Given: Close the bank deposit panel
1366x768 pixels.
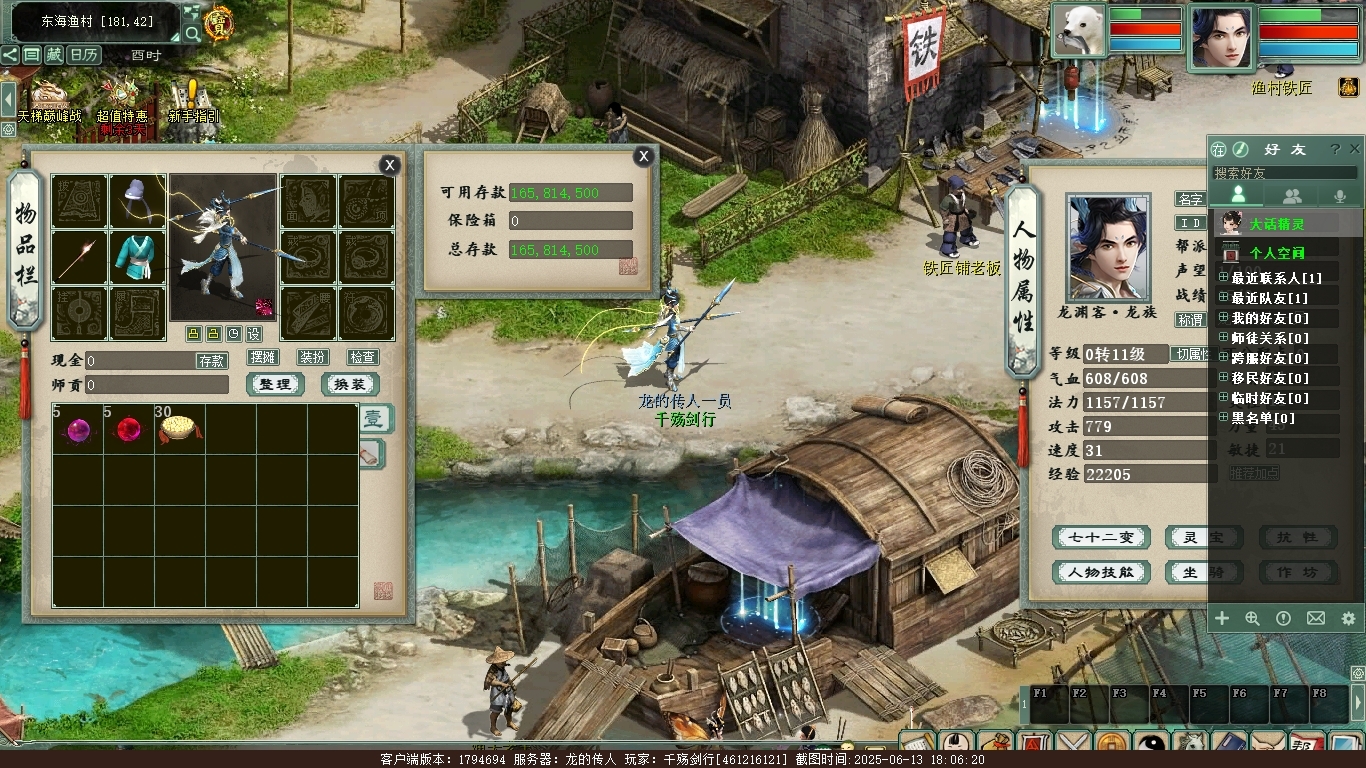Looking at the screenshot, I should click(x=644, y=156).
